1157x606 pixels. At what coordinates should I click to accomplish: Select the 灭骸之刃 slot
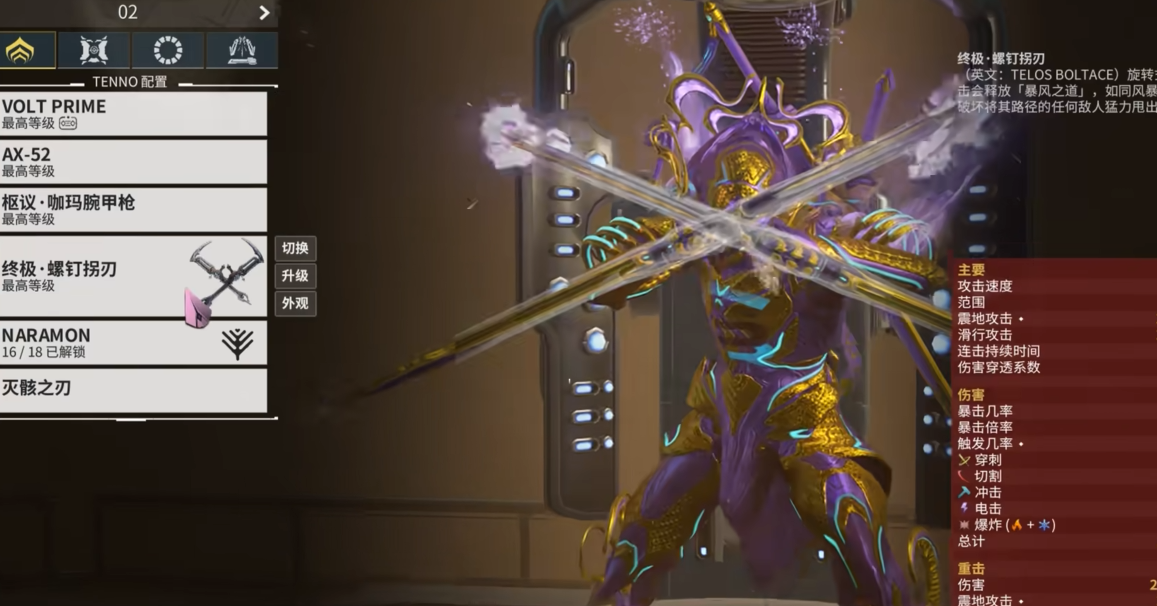tap(133, 390)
